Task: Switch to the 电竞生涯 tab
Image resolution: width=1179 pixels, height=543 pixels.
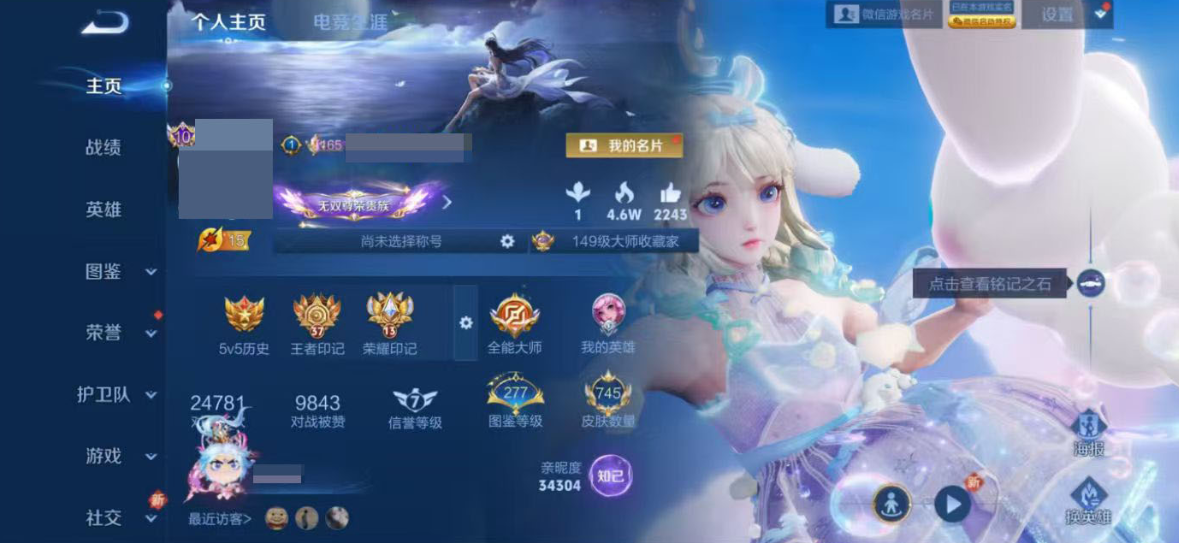Action: (349, 22)
